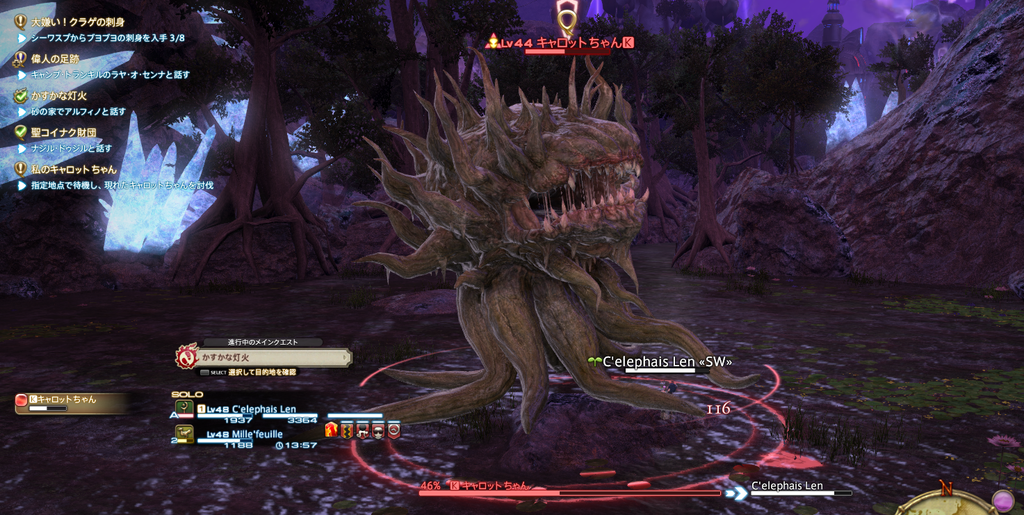The width and height of the screenshot is (1024, 515).
Task: Click the purple orb beside the minimap
Action: click(1002, 499)
